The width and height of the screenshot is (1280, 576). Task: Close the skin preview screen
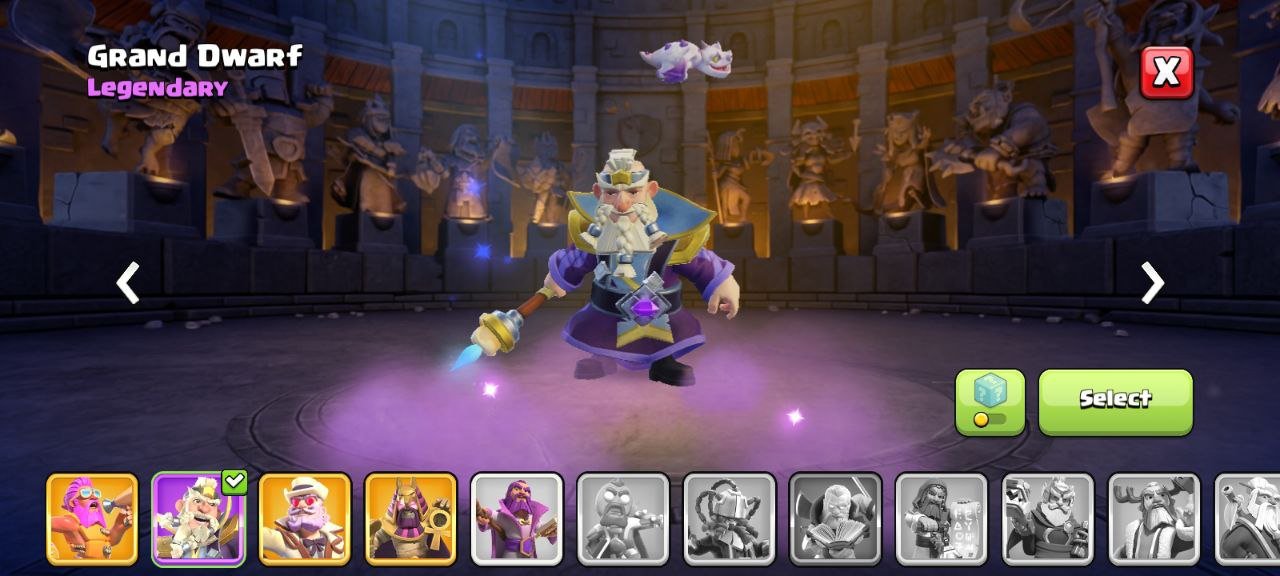1167,72
